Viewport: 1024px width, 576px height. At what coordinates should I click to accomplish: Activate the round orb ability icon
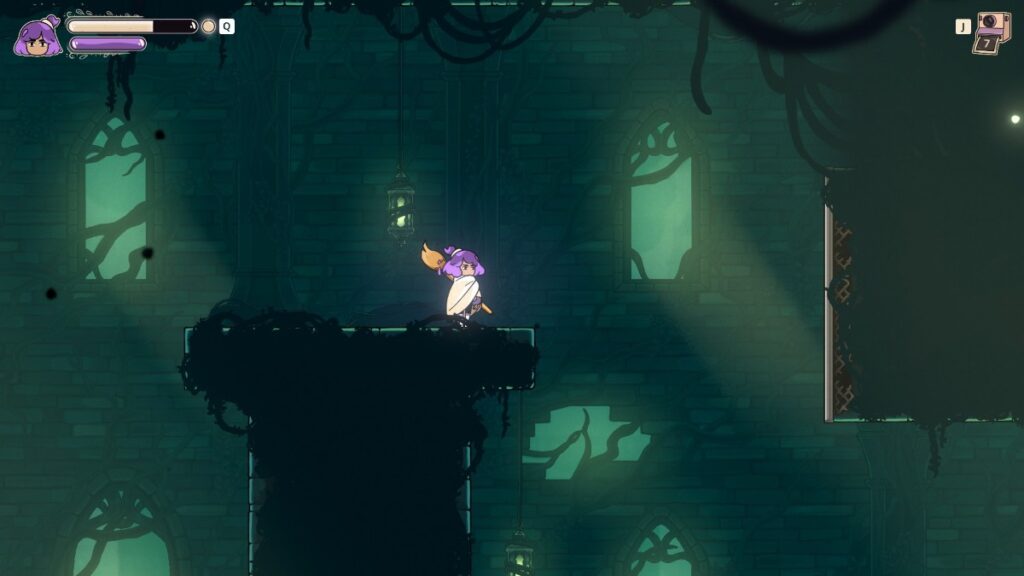(x=208, y=26)
